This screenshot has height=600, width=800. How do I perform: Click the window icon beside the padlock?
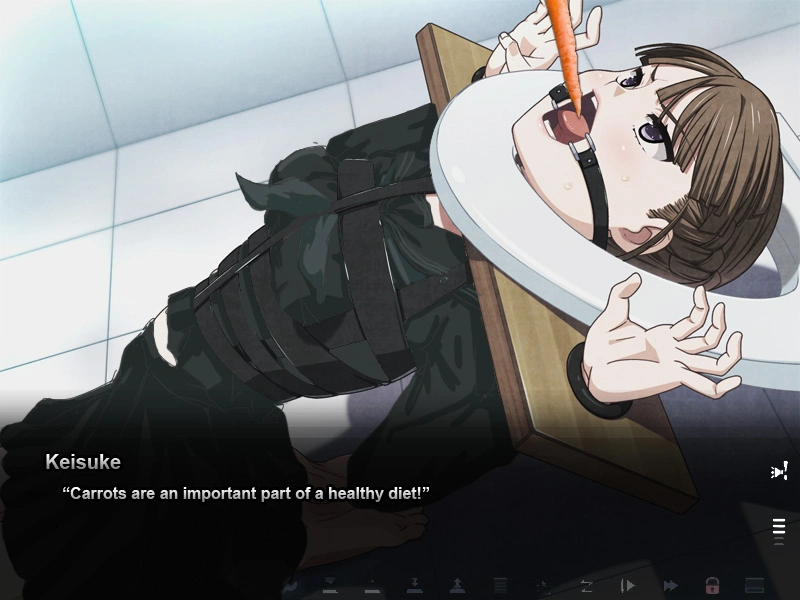(x=755, y=585)
